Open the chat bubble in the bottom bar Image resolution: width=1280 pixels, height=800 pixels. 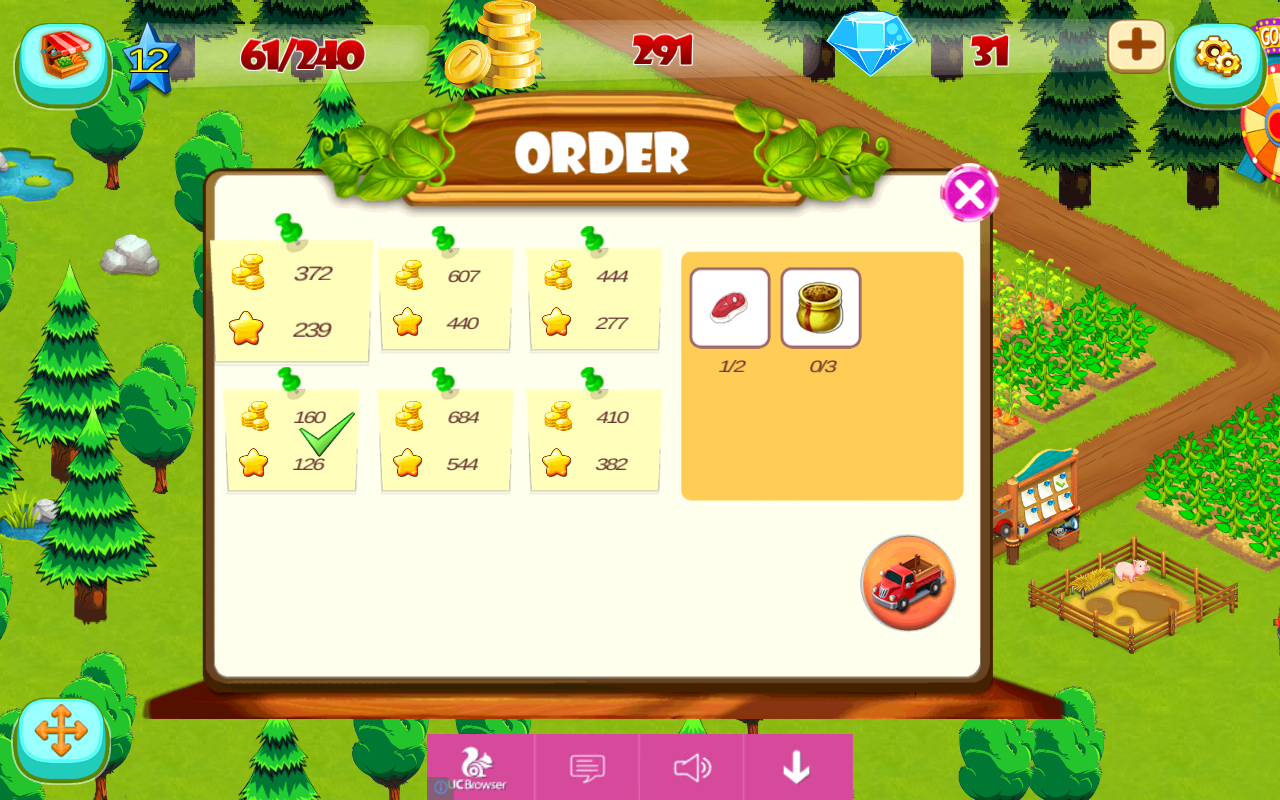587,767
